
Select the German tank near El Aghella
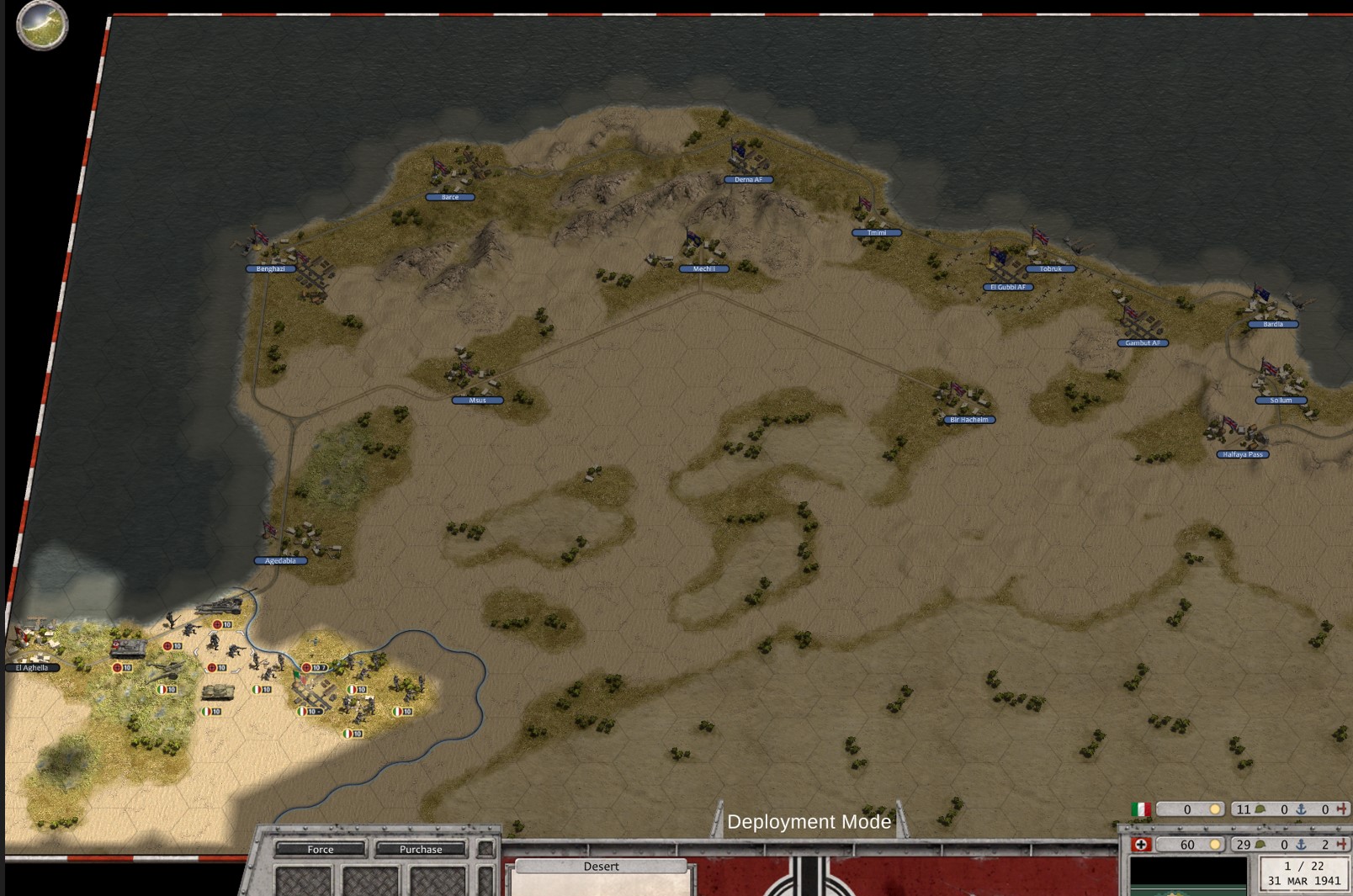128,648
